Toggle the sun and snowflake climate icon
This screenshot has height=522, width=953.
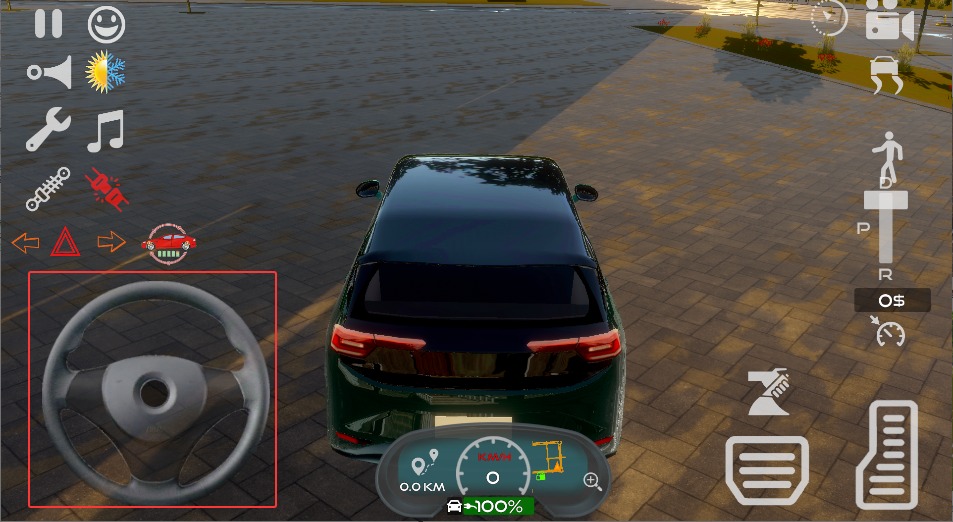pyautogui.click(x=105, y=72)
